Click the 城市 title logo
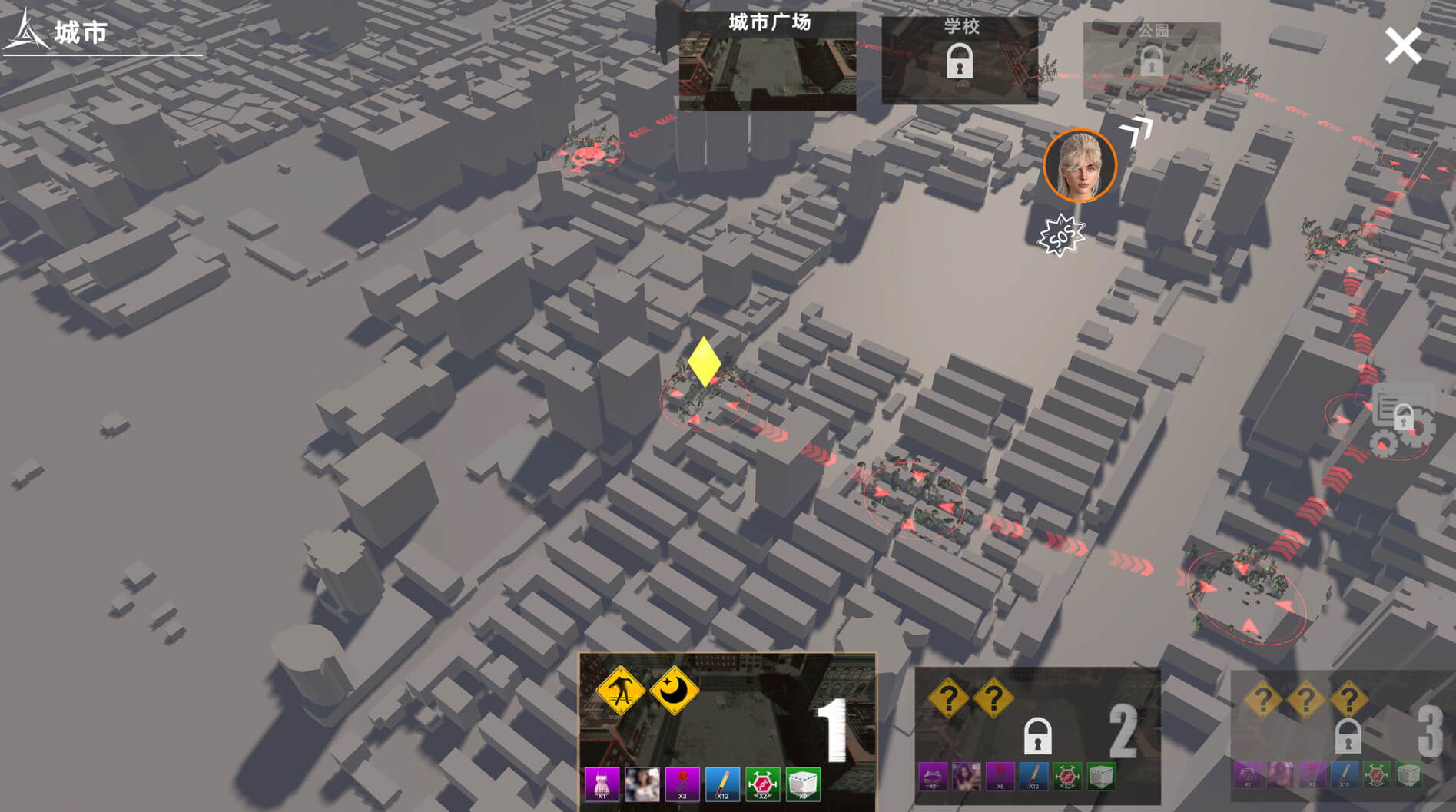Image resolution: width=1456 pixels, height=812 pixels. point(58,33)
